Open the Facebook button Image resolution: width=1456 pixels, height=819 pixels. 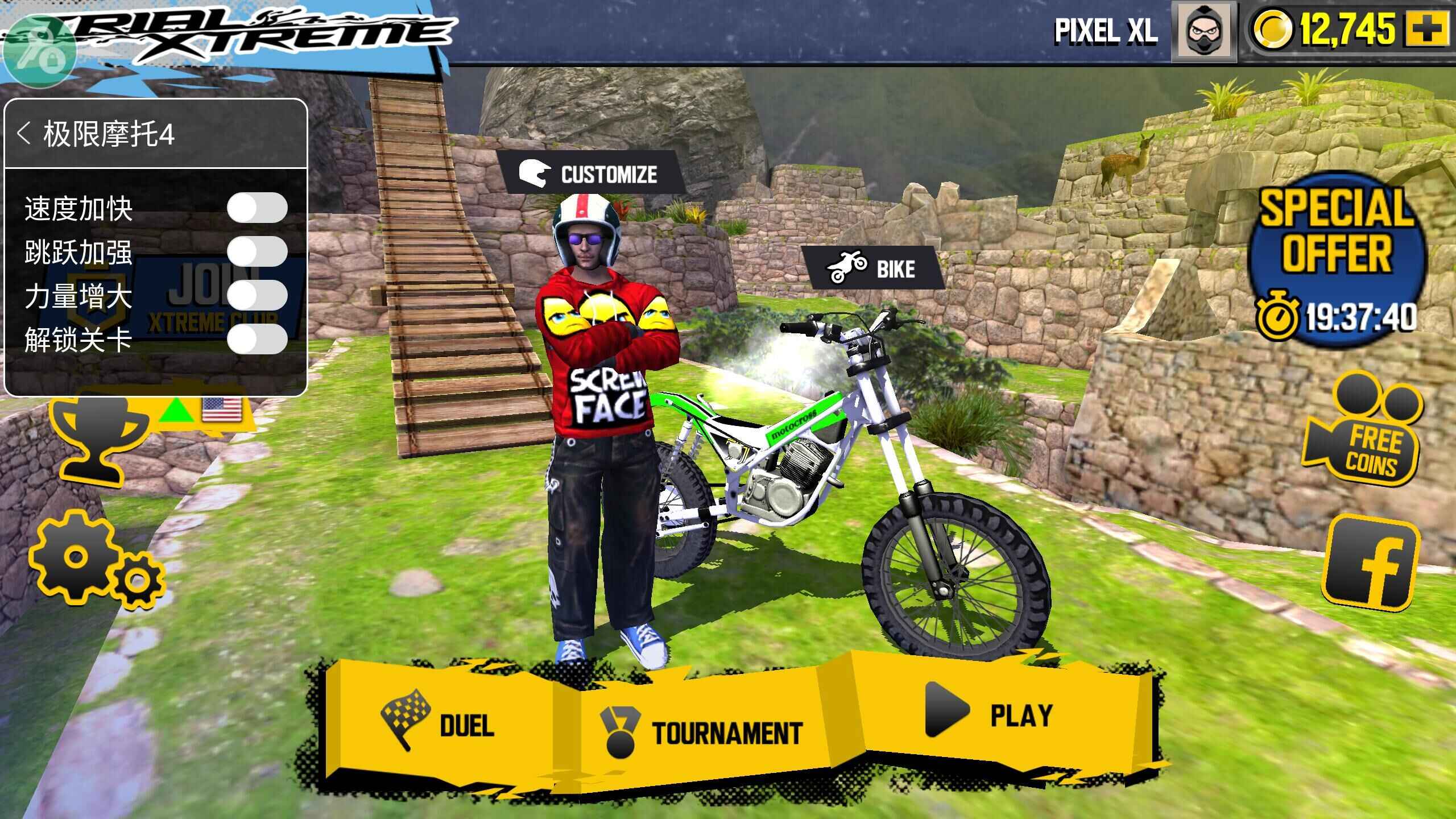(x=1371, y=563)
